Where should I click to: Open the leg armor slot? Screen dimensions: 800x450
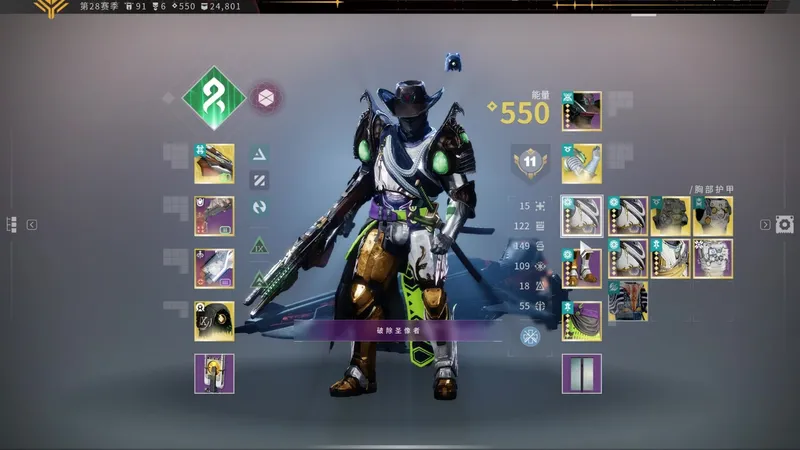tap(582, 268)
